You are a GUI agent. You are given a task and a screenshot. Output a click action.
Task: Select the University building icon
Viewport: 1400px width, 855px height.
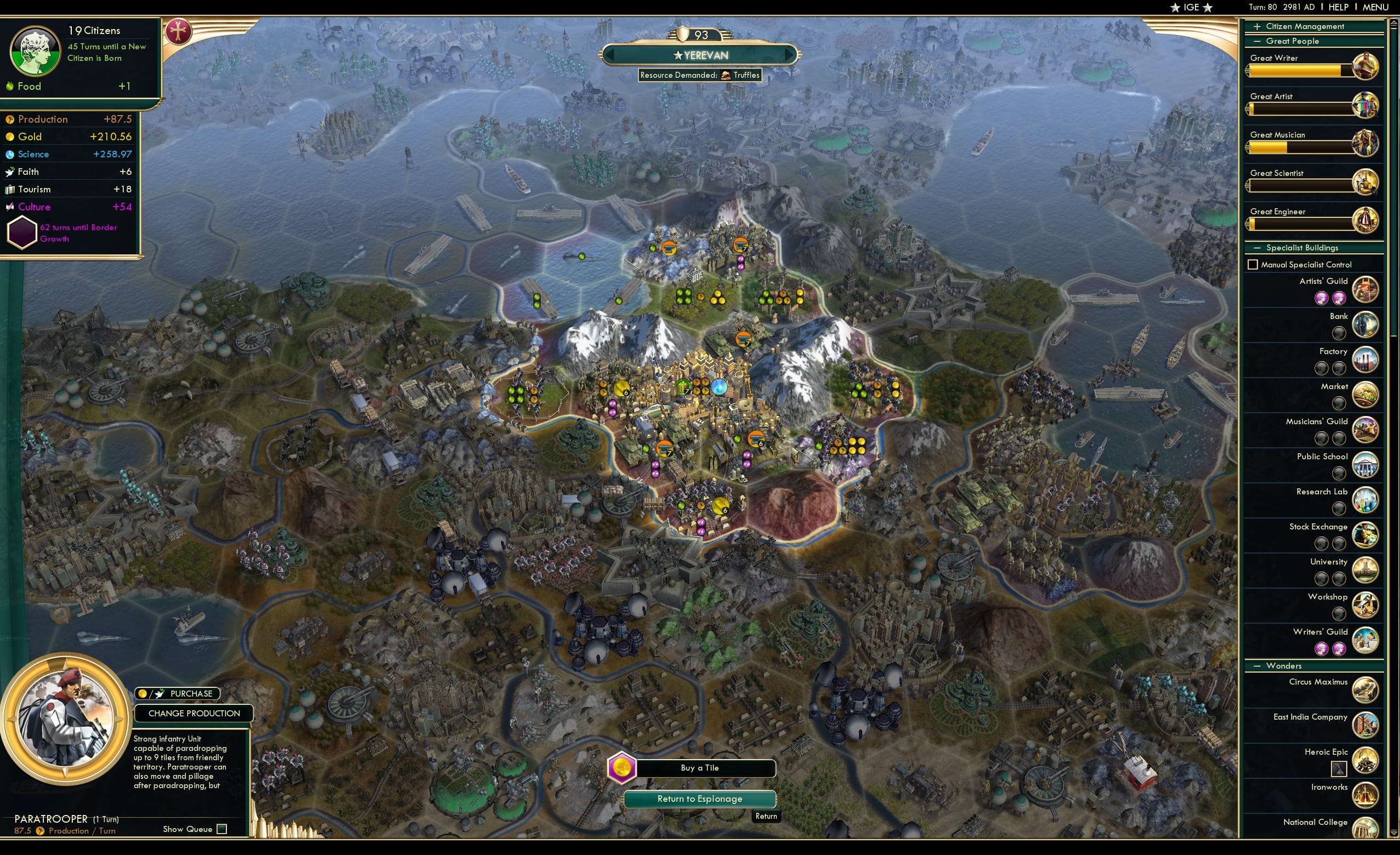point(1366,571)
